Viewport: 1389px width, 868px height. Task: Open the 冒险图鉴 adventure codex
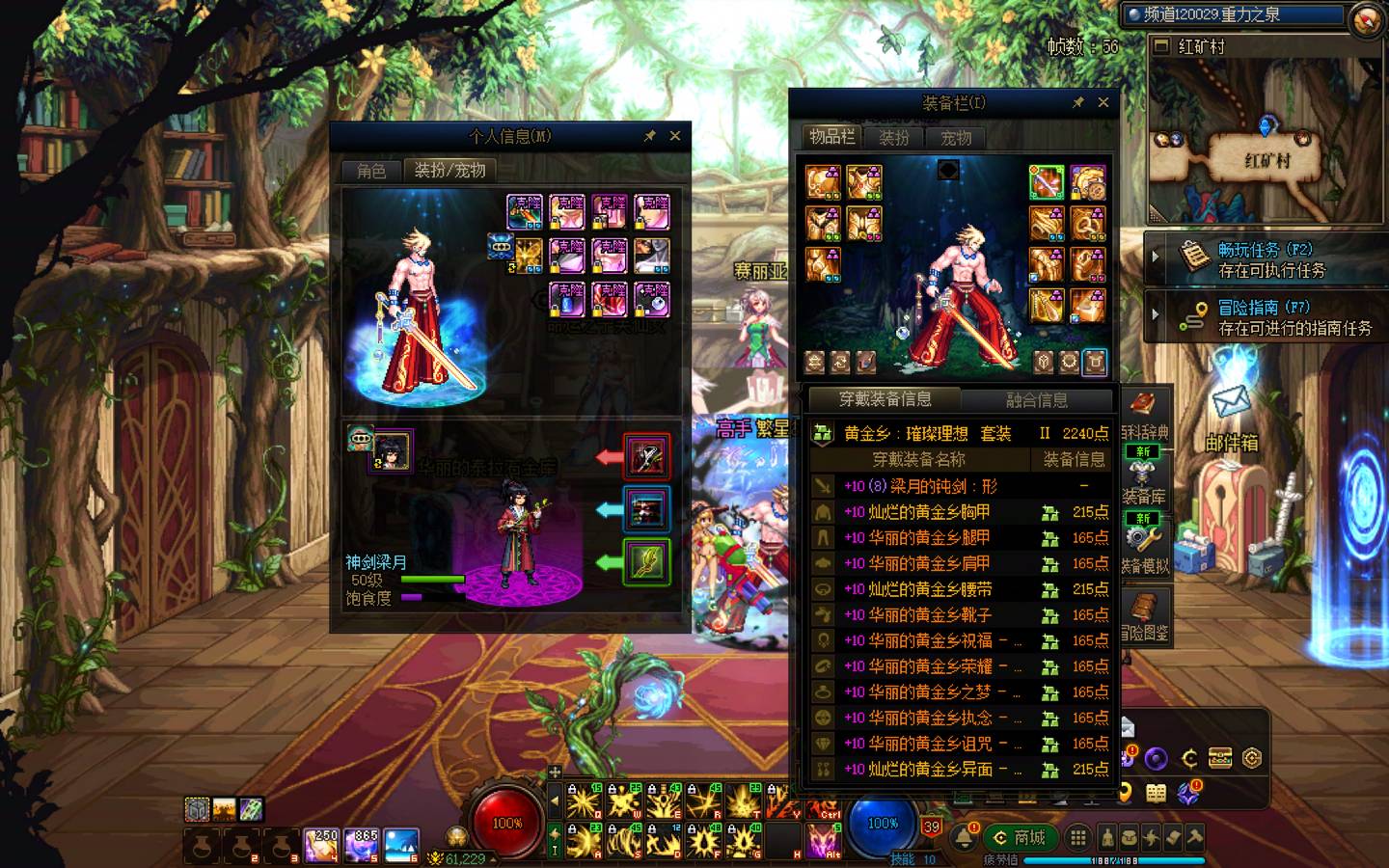pos(1145,617)
